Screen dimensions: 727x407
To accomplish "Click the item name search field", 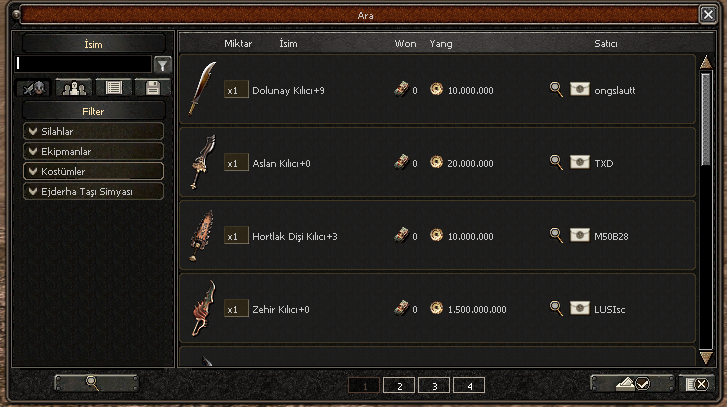I will point(84,64).
